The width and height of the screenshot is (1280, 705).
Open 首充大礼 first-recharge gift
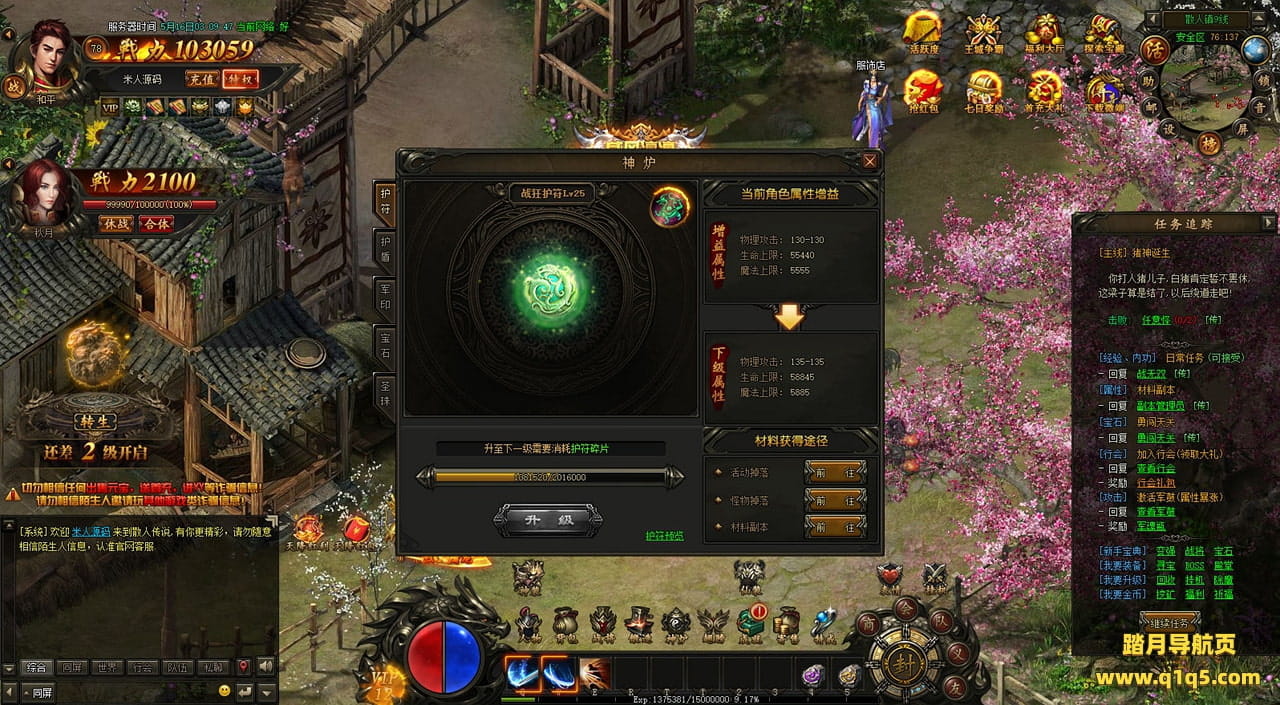1044,91
